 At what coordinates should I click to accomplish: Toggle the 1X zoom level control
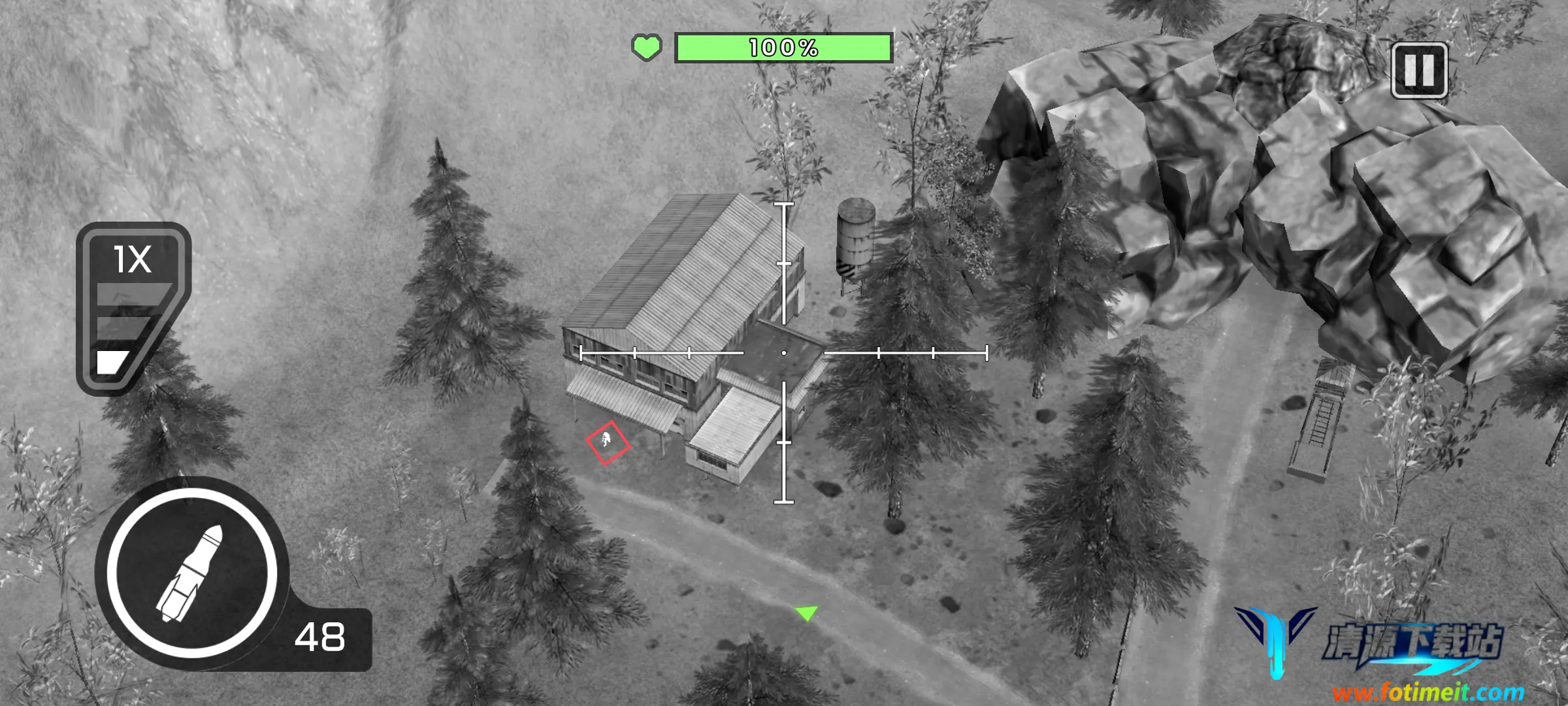[131, 307]
